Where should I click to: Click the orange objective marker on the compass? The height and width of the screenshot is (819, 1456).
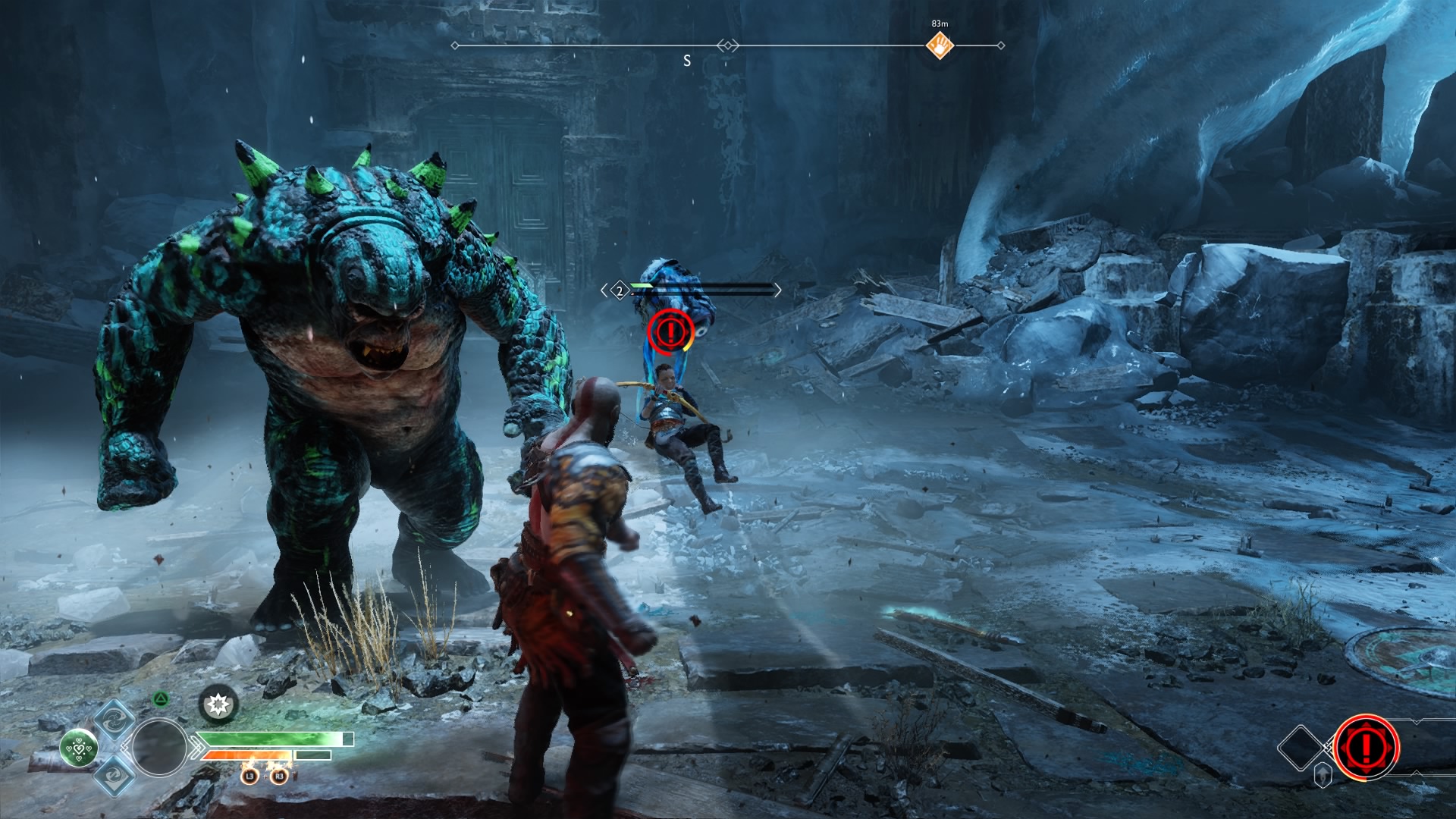tap(940, 45)
